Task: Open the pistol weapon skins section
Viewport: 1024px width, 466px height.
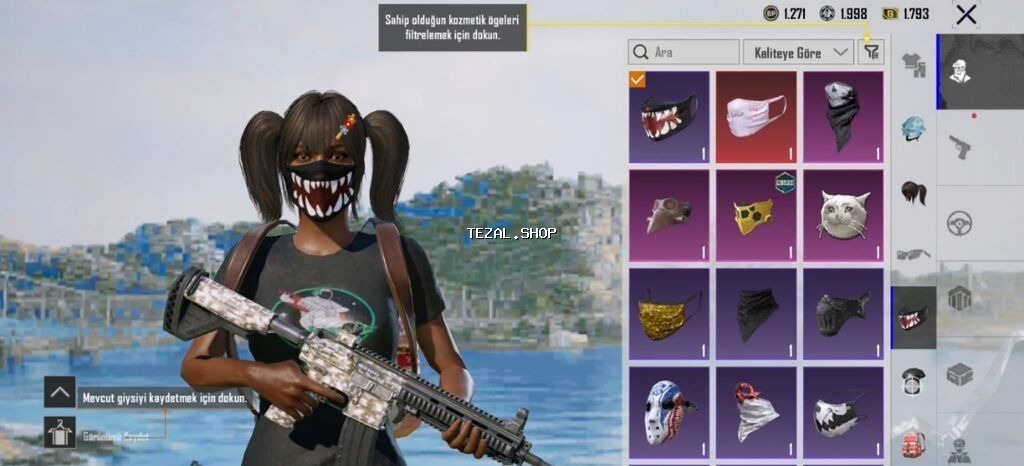Action: tap(960, 147)
